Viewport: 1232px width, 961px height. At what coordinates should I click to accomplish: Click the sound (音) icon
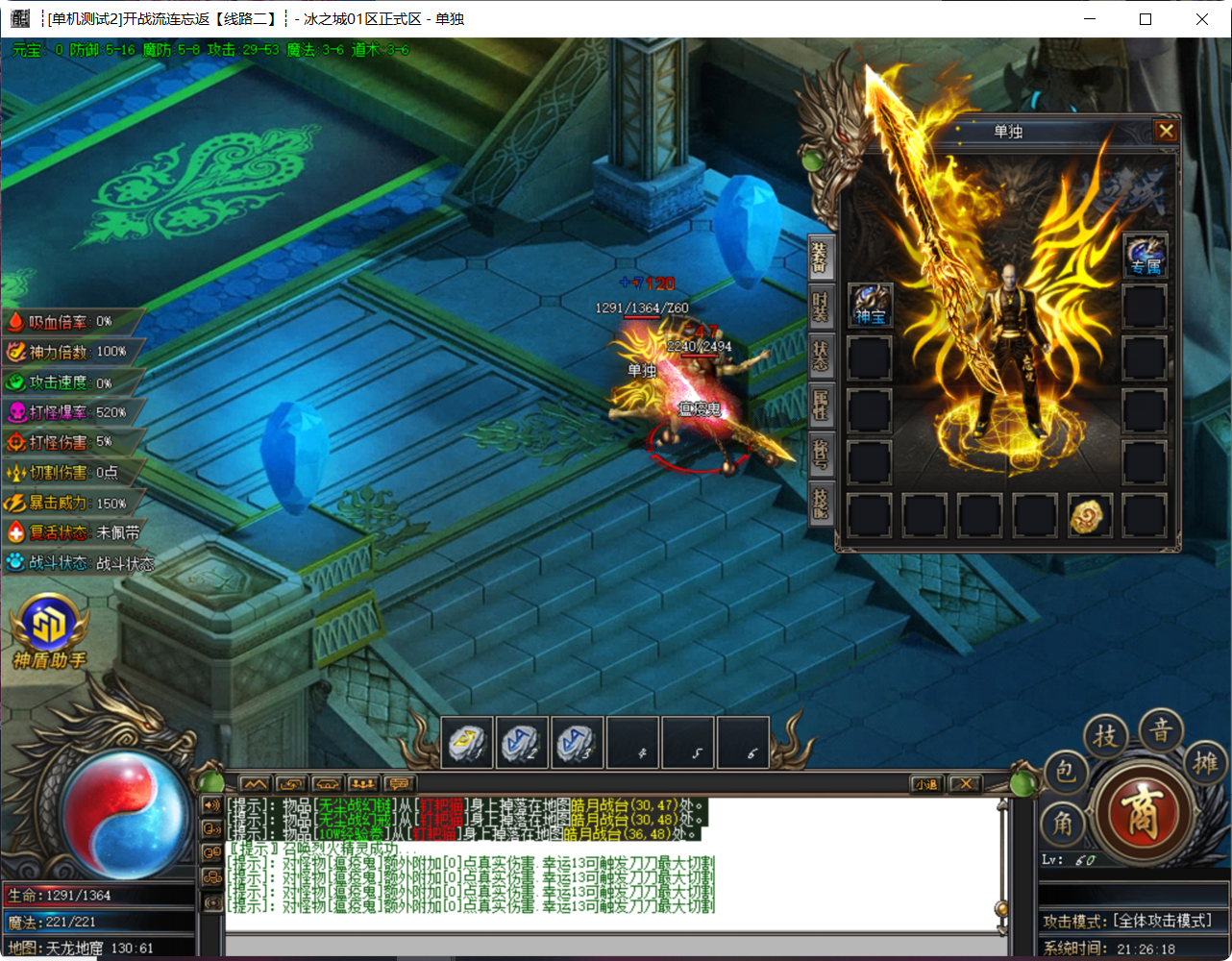coord(1162,733)
